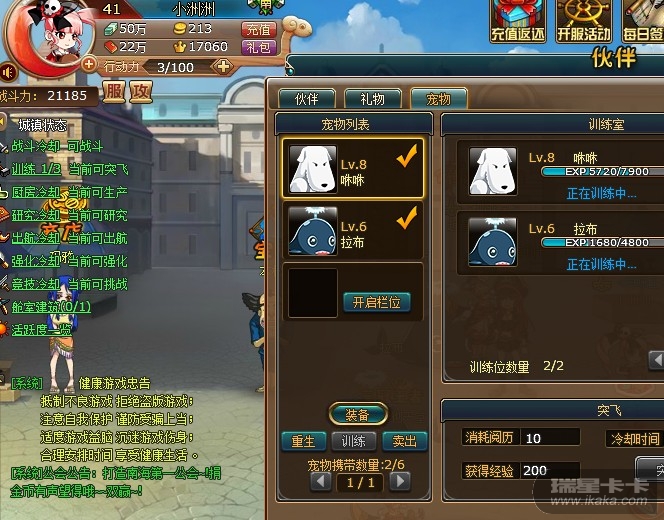Viewport: 664px width, 520px height.
Task: Open the 开服活动 ship wheel icon
Action: [x=583, y=20]
